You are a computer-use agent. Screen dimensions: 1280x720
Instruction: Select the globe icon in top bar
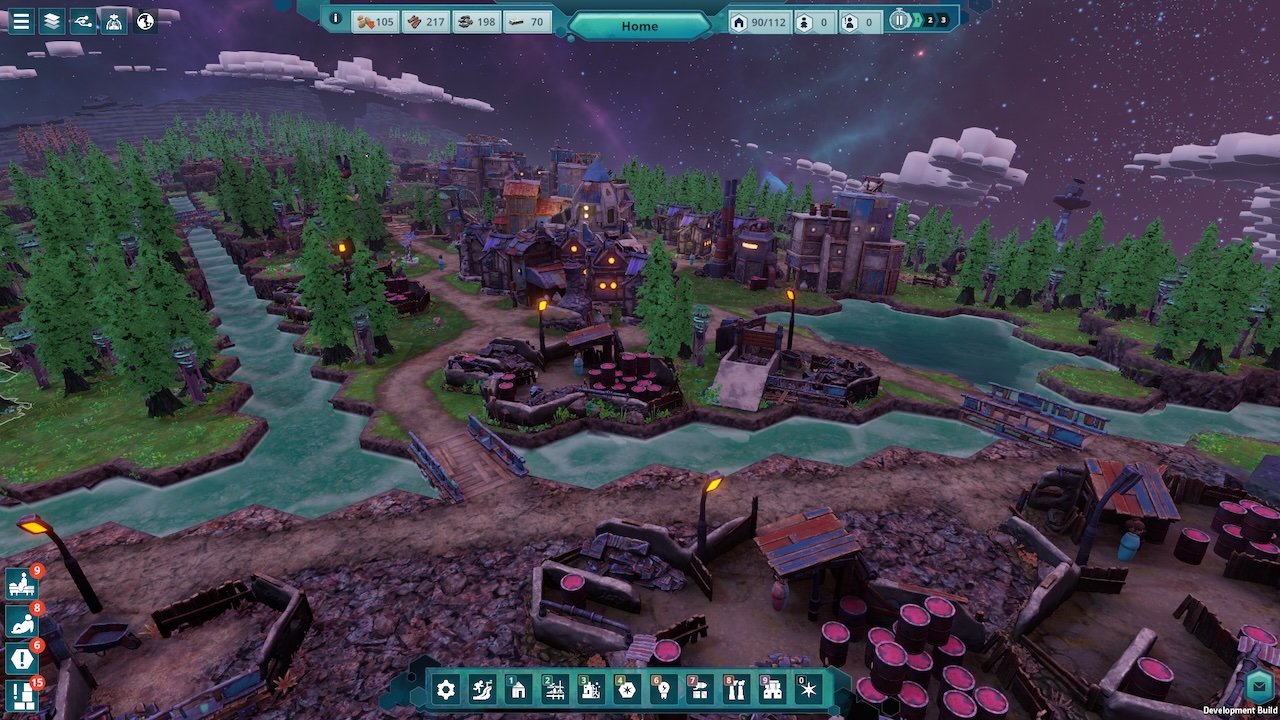tap(146, 21)
